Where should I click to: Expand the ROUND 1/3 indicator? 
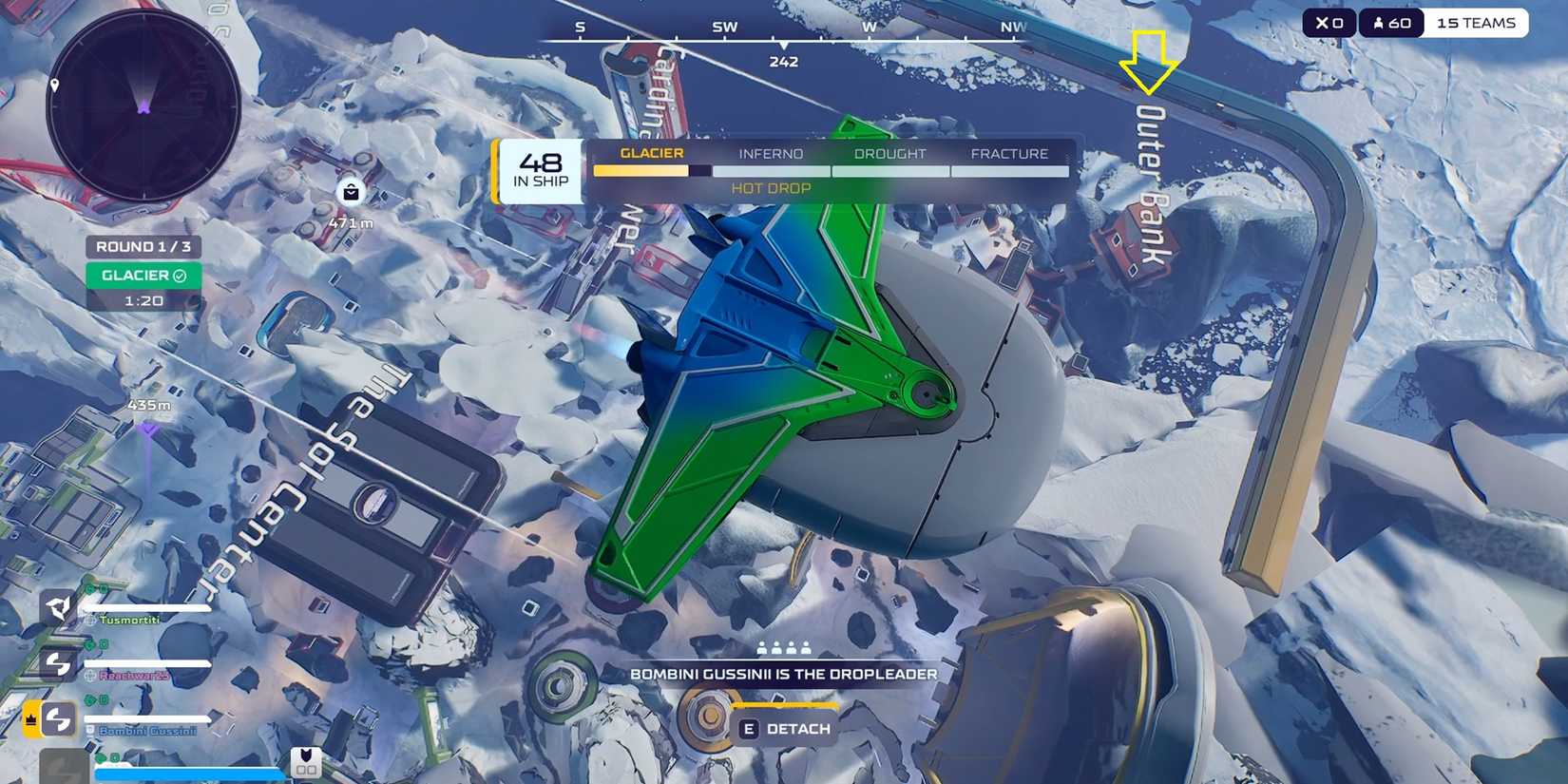[144, 246]
